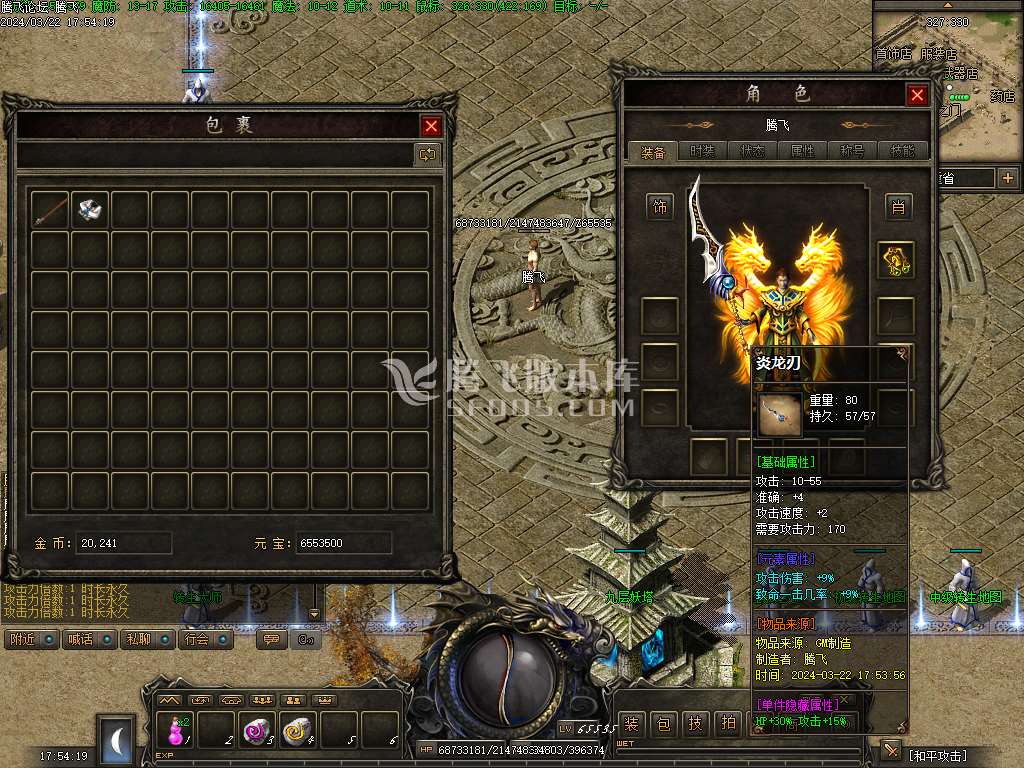Switch to the 技能 skills tab
1024x768 pixels.
902,151
